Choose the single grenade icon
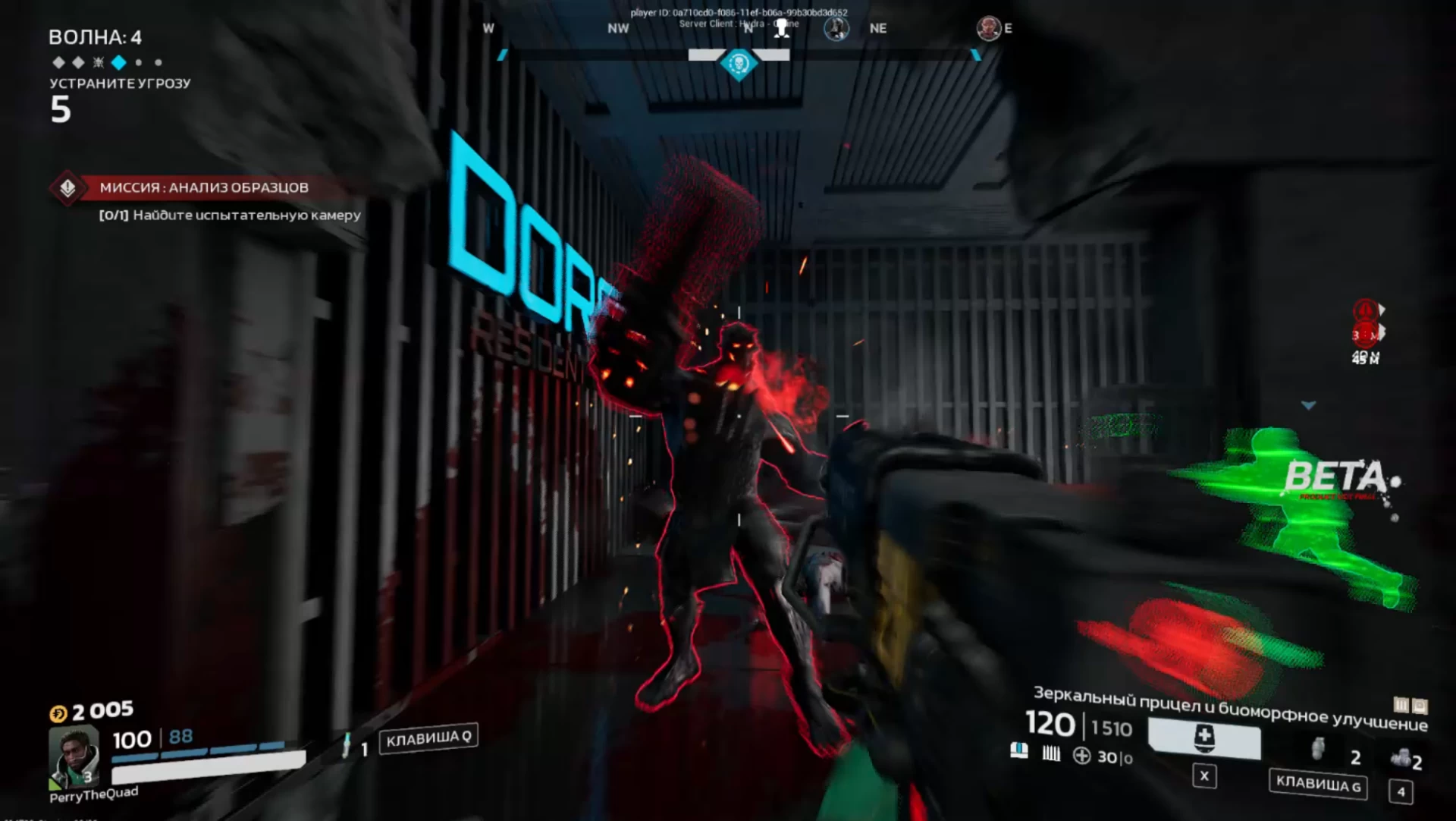 1319,749
